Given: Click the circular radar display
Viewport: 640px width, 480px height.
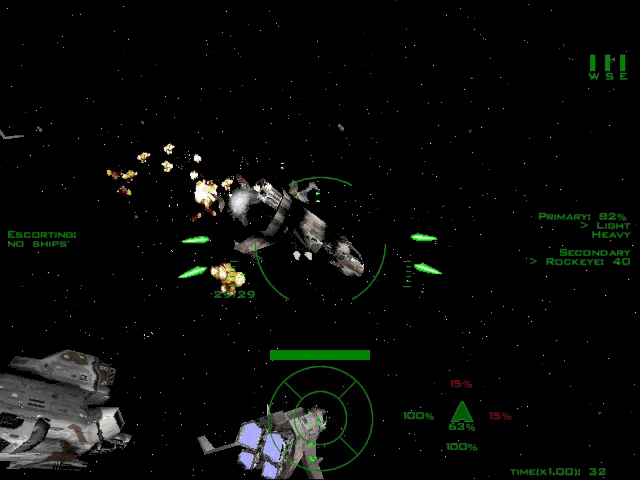Looking at the screenshot, I should point(320,411).
